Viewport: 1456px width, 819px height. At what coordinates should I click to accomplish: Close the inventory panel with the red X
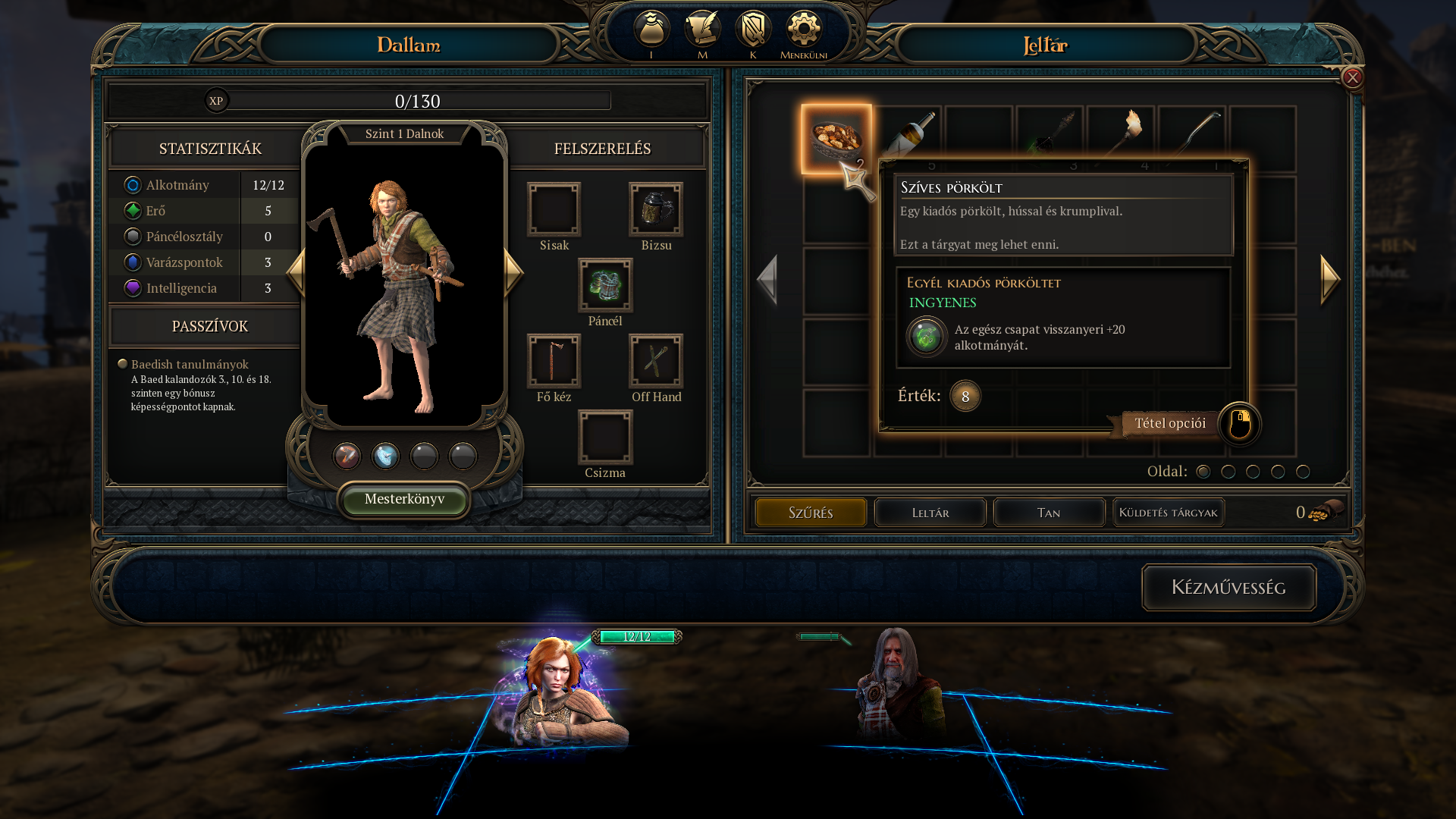point(1352,77)
